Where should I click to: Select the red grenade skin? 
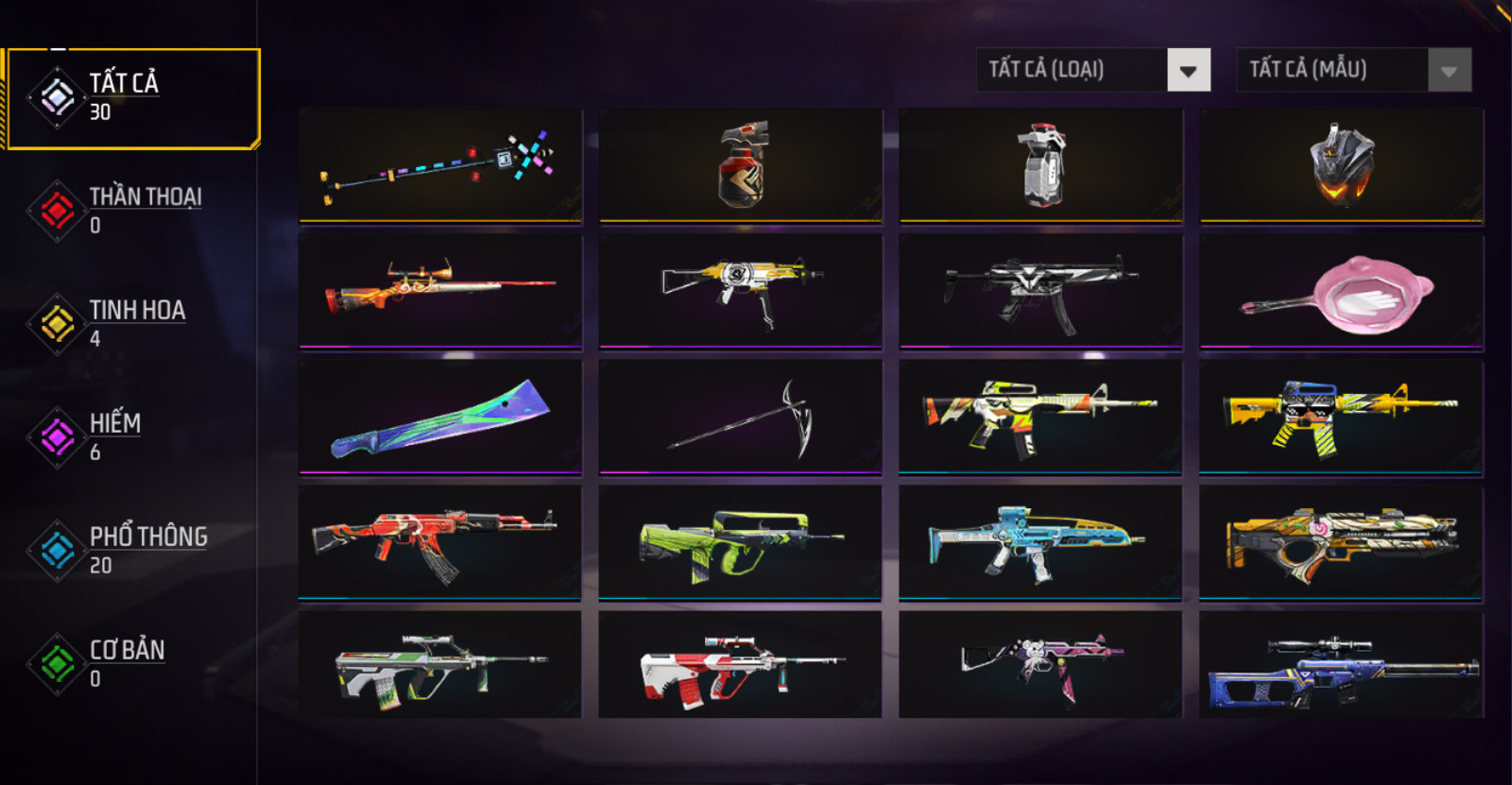[741, 165]
